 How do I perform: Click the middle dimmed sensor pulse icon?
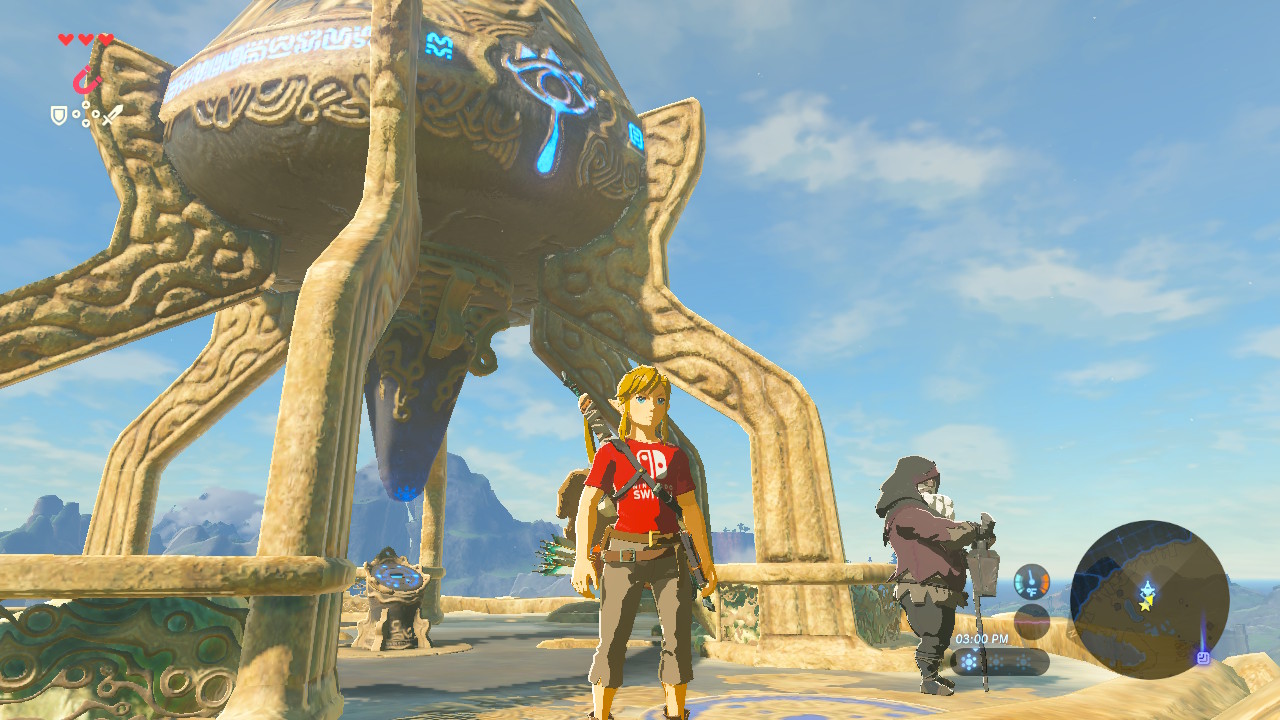[996, 661]
